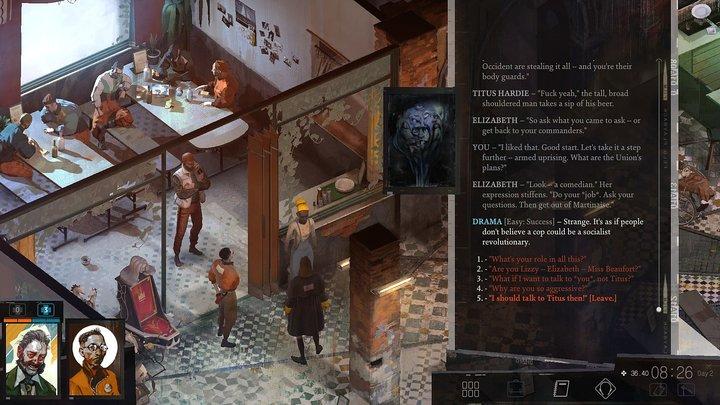Open the player character's portrait
The width and height of the screenshot is (720, 405).
(x=30, y=355)
